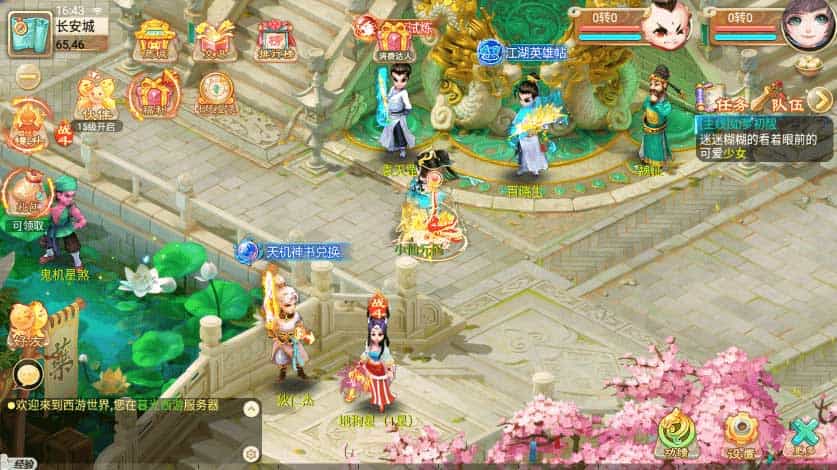Collapse the top icons with minus button
This screenshot has width=837, height=470.
point(27,75)
